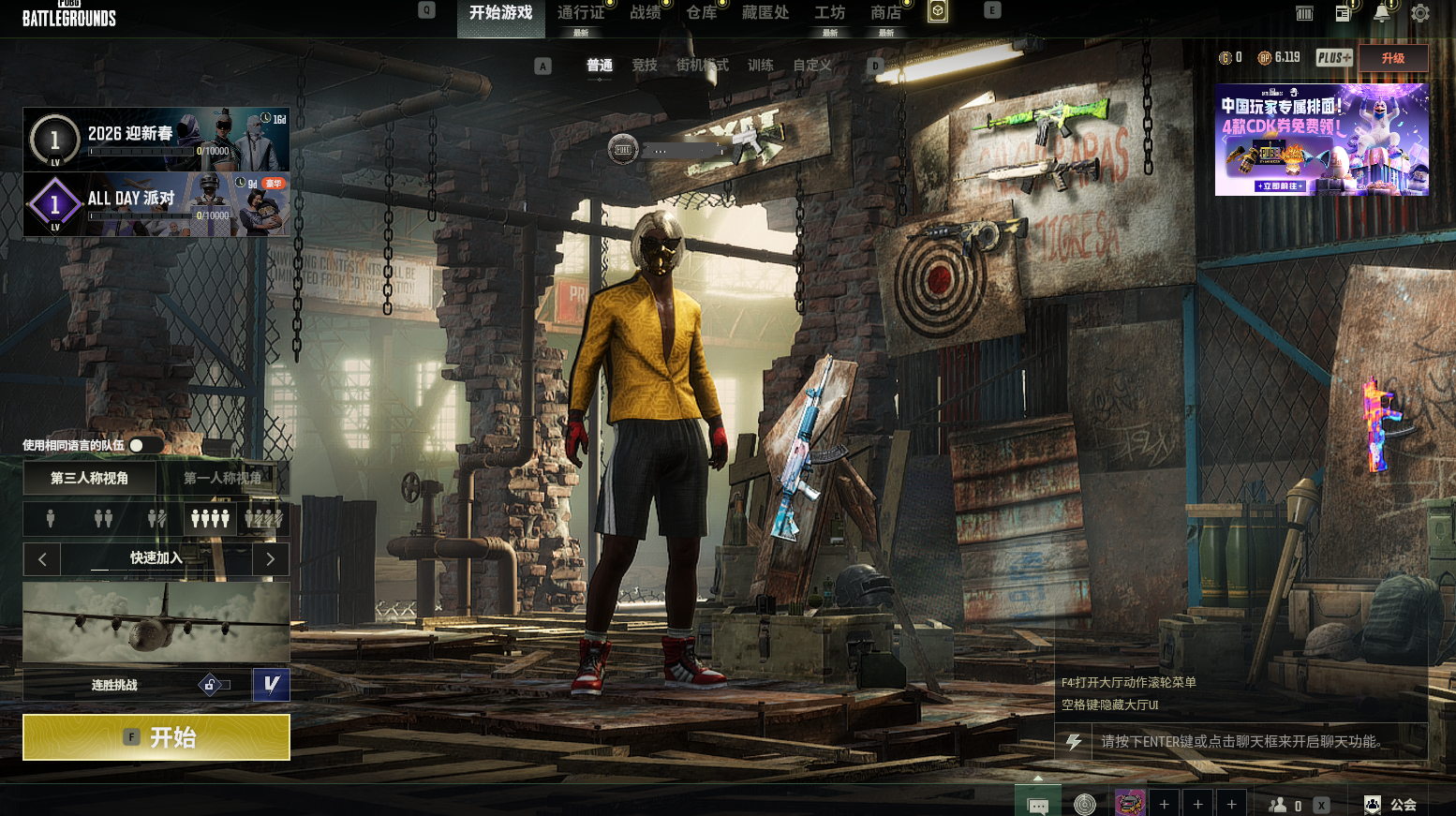Viewport: 1456px width, 816px height.
Task: Open the 仓库 inventory tab
Action: coord(701,13)
